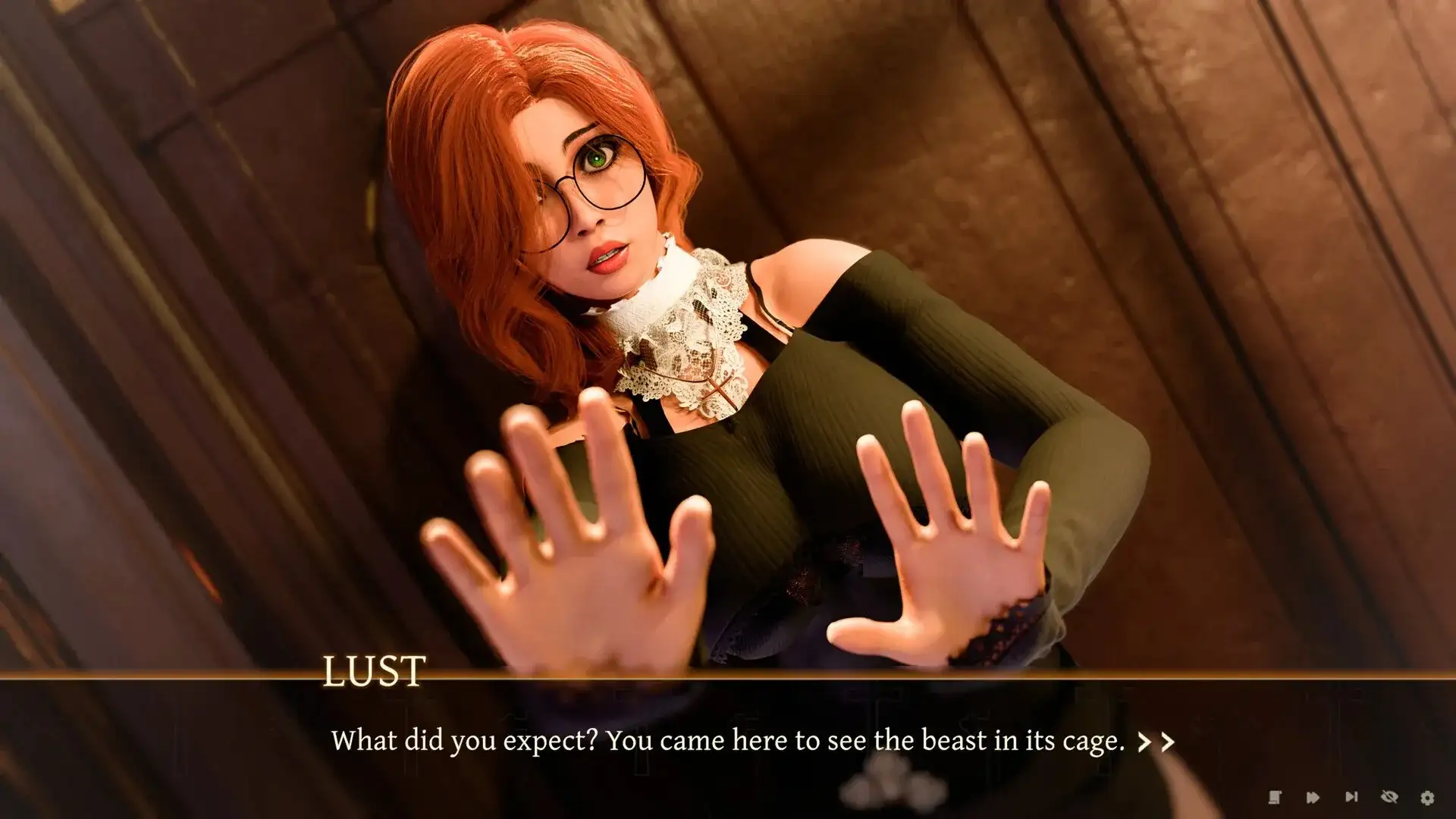
Task: Toggle fast-forward double arrow button
Action: (x=1313, y=797)
